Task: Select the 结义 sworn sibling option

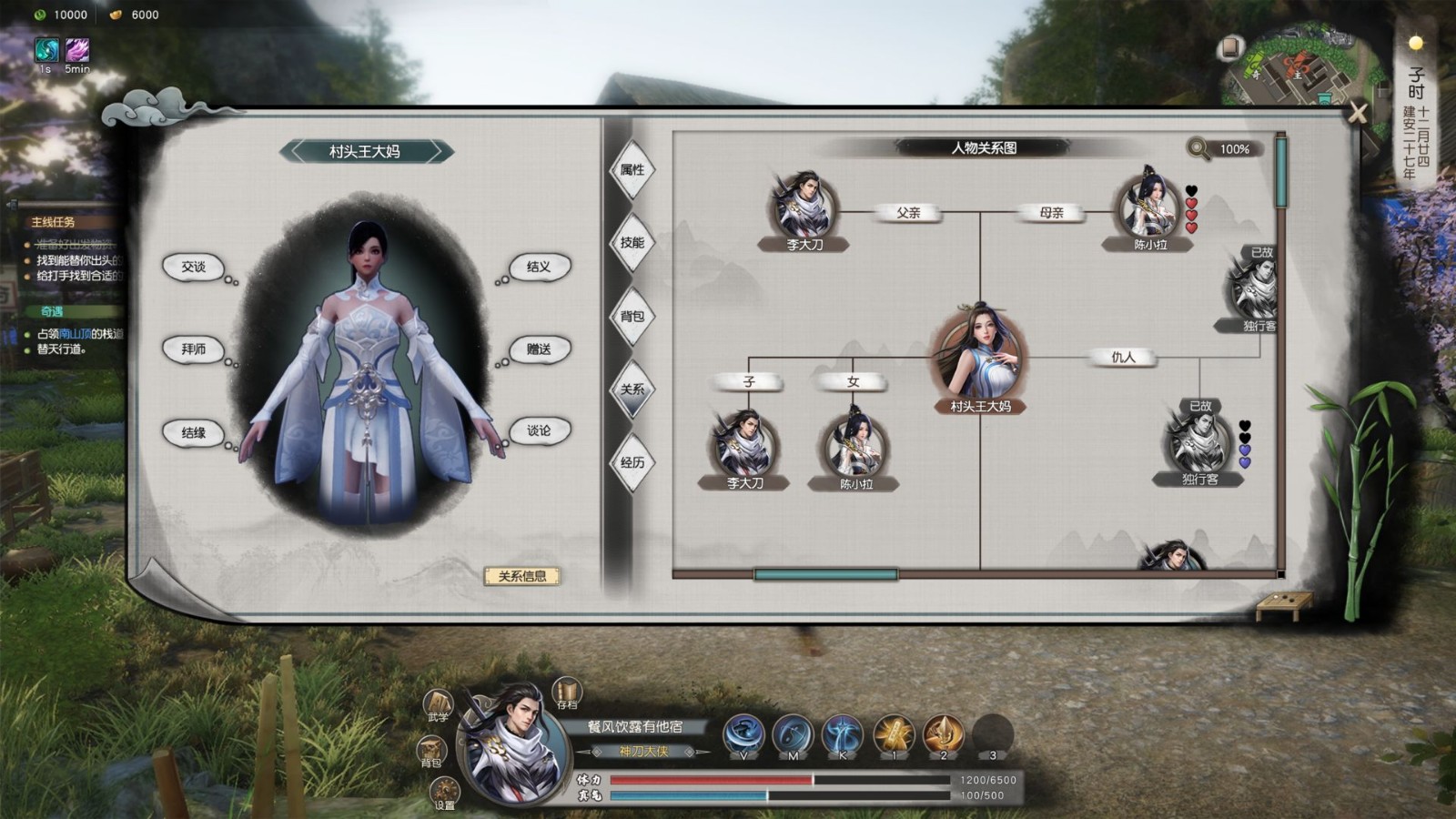Action: point(538,267)
